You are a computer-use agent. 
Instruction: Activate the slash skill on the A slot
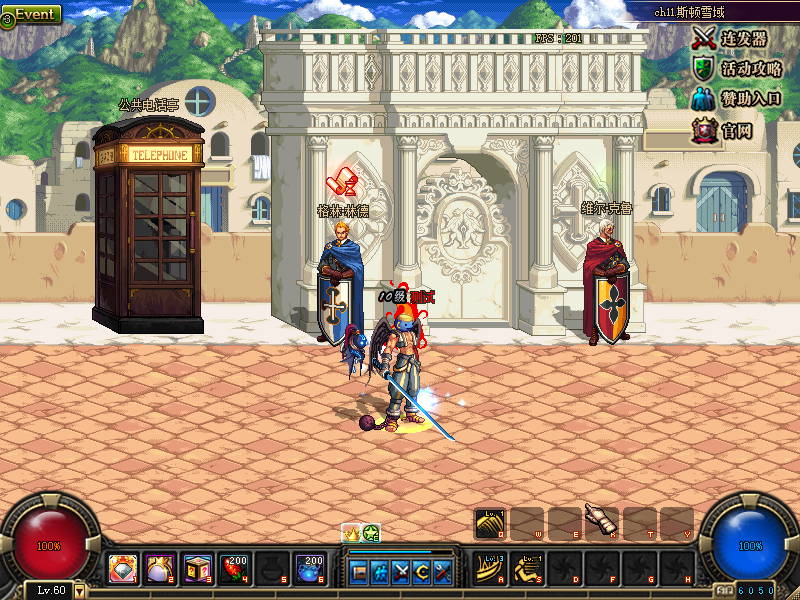point(490,569)
